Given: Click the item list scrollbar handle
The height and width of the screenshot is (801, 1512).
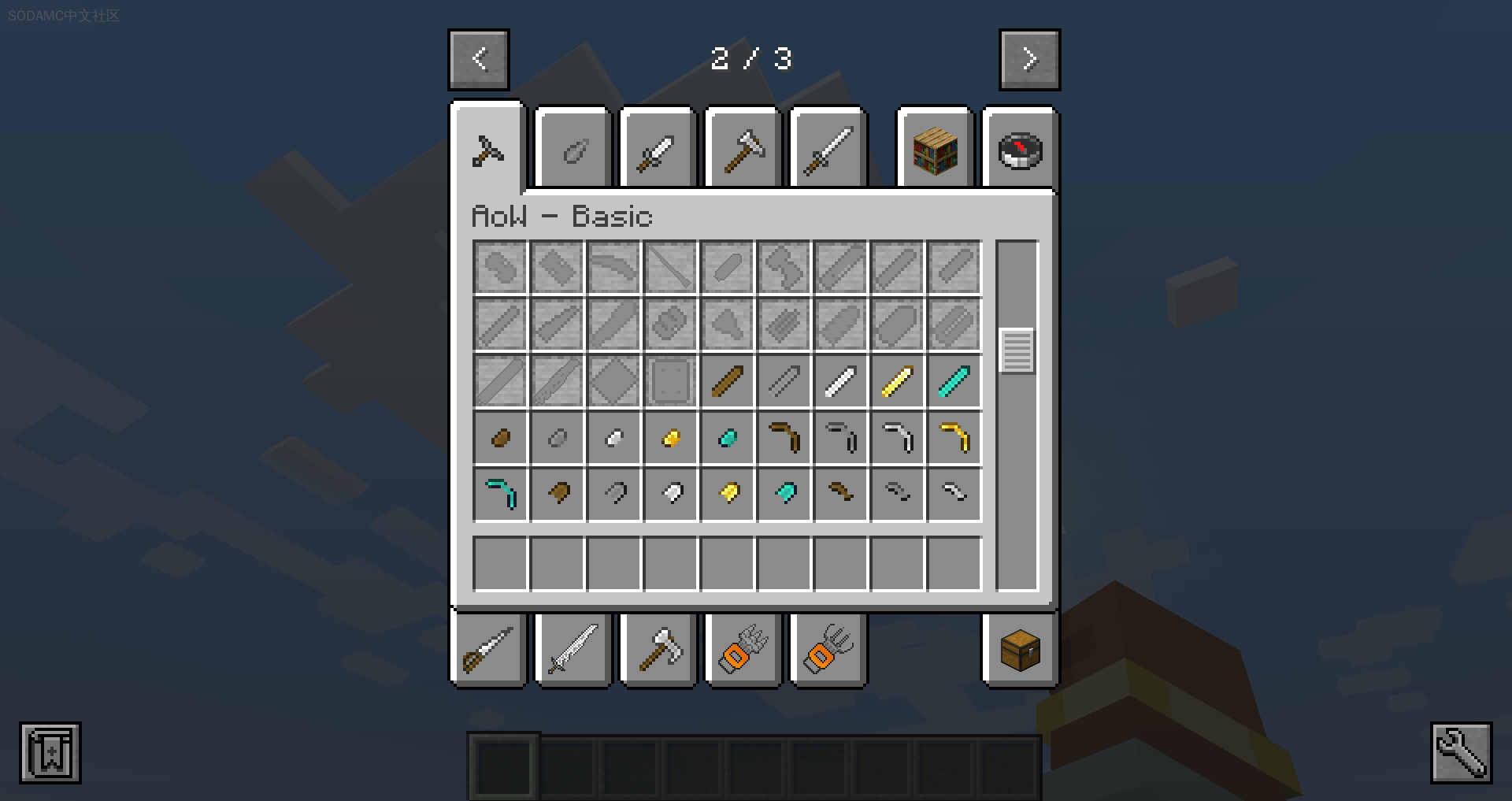Looking at the screenshot, I should click(1017, 350).
